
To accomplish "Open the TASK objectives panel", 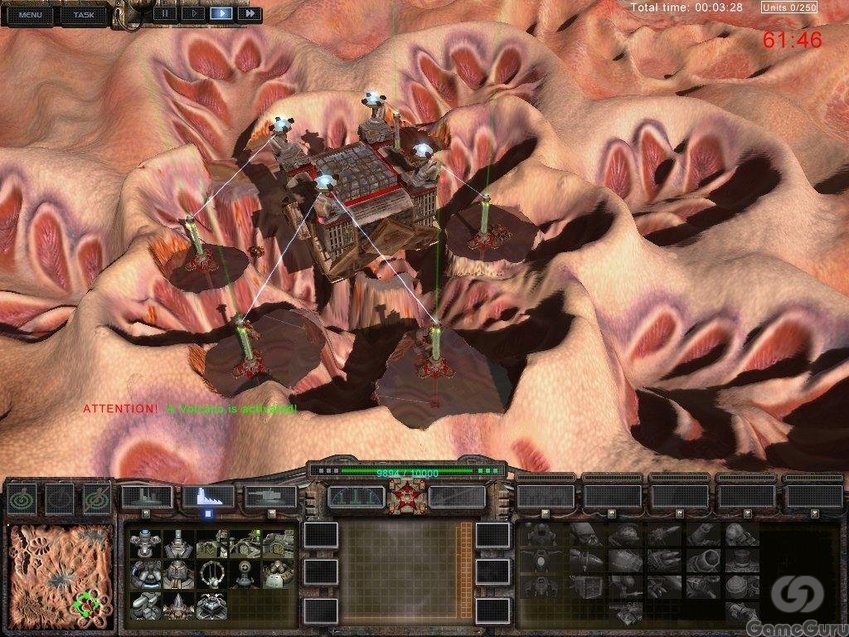I will [x=84, y=15].
